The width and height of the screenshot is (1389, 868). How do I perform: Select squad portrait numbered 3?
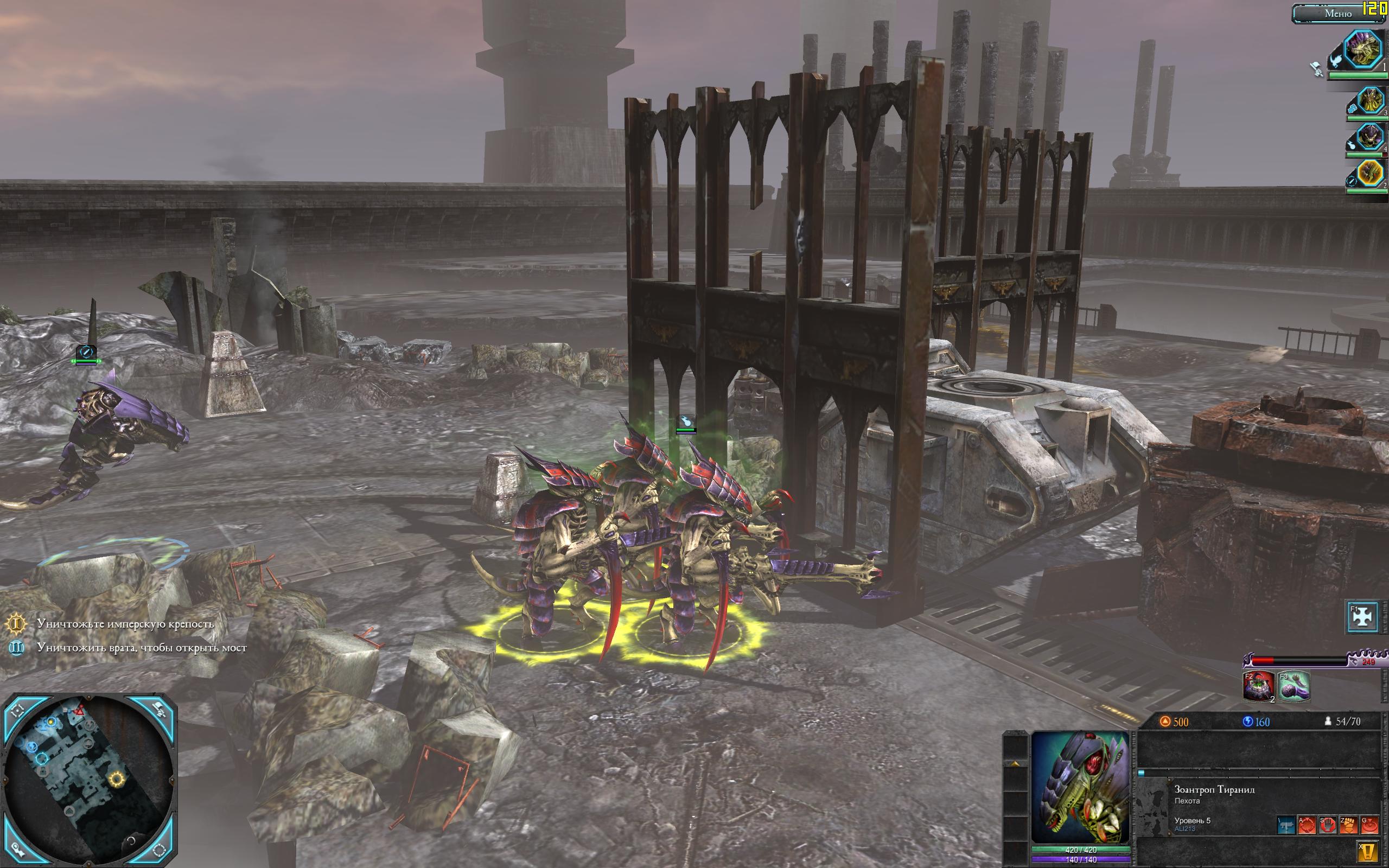click(x=1370, y=101)
